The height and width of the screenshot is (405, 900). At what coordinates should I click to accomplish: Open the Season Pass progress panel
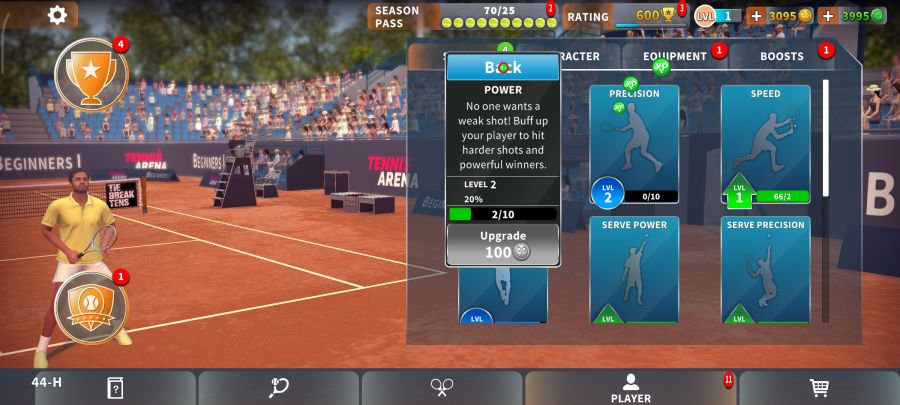[x=462, y=16]
